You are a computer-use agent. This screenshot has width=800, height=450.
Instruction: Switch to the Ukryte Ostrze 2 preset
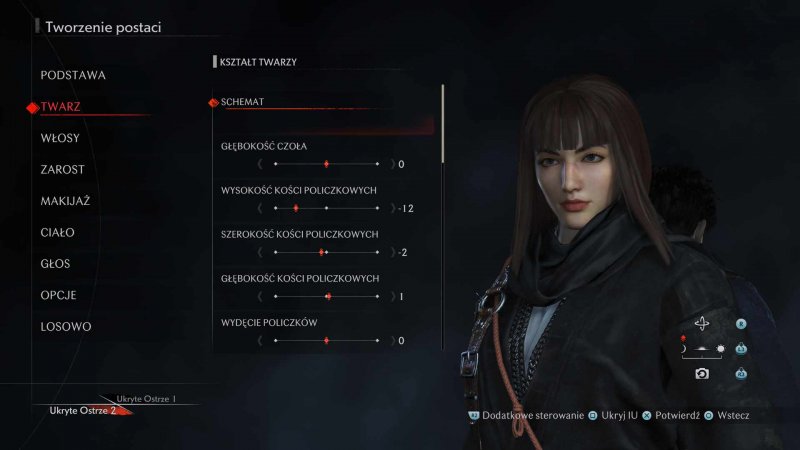pyautogui.click(x=83, y=411)
